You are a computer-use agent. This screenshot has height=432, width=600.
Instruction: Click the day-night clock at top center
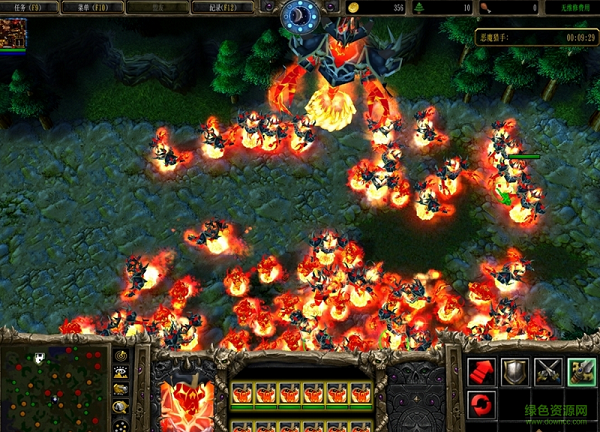point(298,15)
